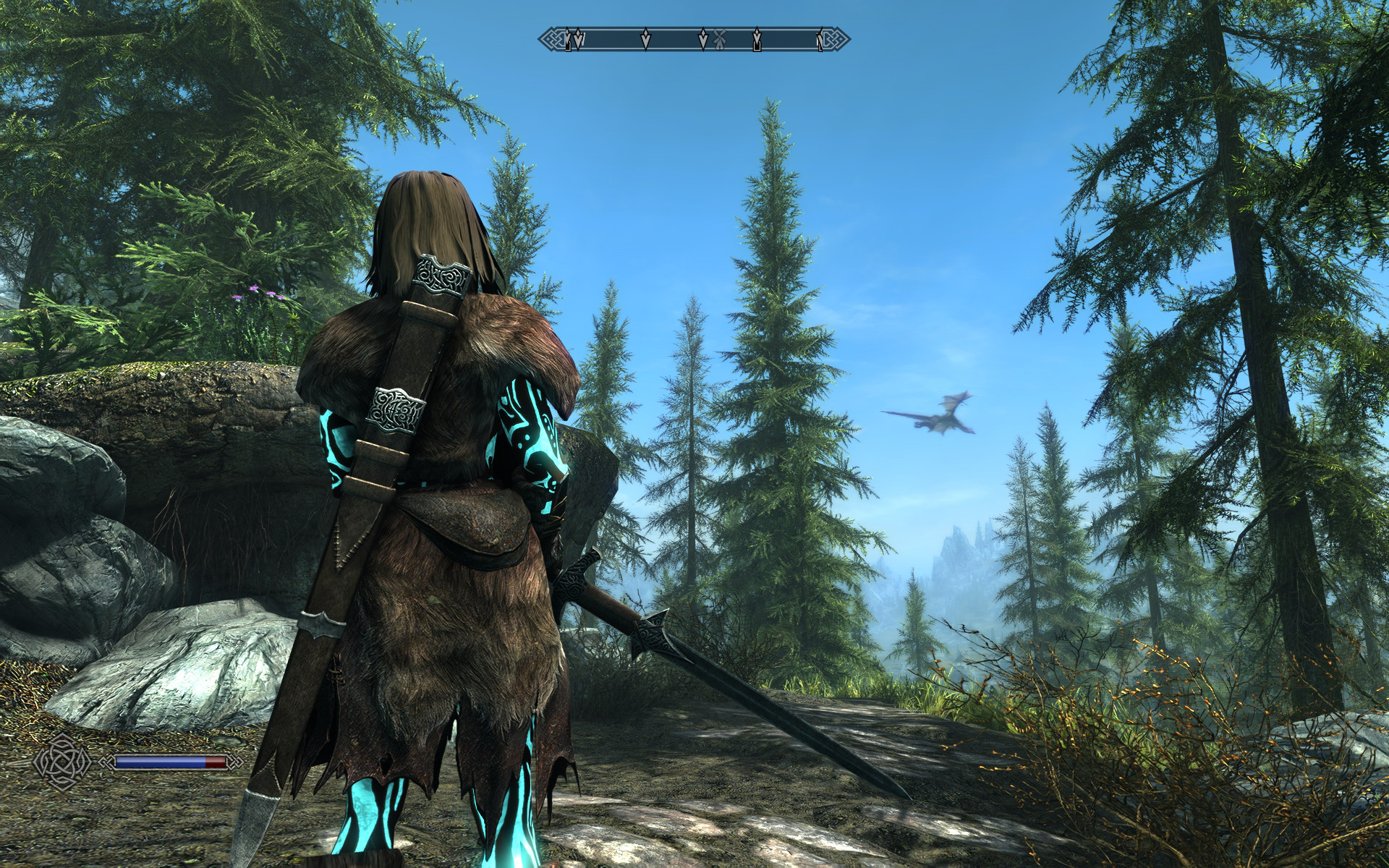Select the windmill location marker on the compass
Screen dimensions: 1389x868
click(x=720, y=38)
